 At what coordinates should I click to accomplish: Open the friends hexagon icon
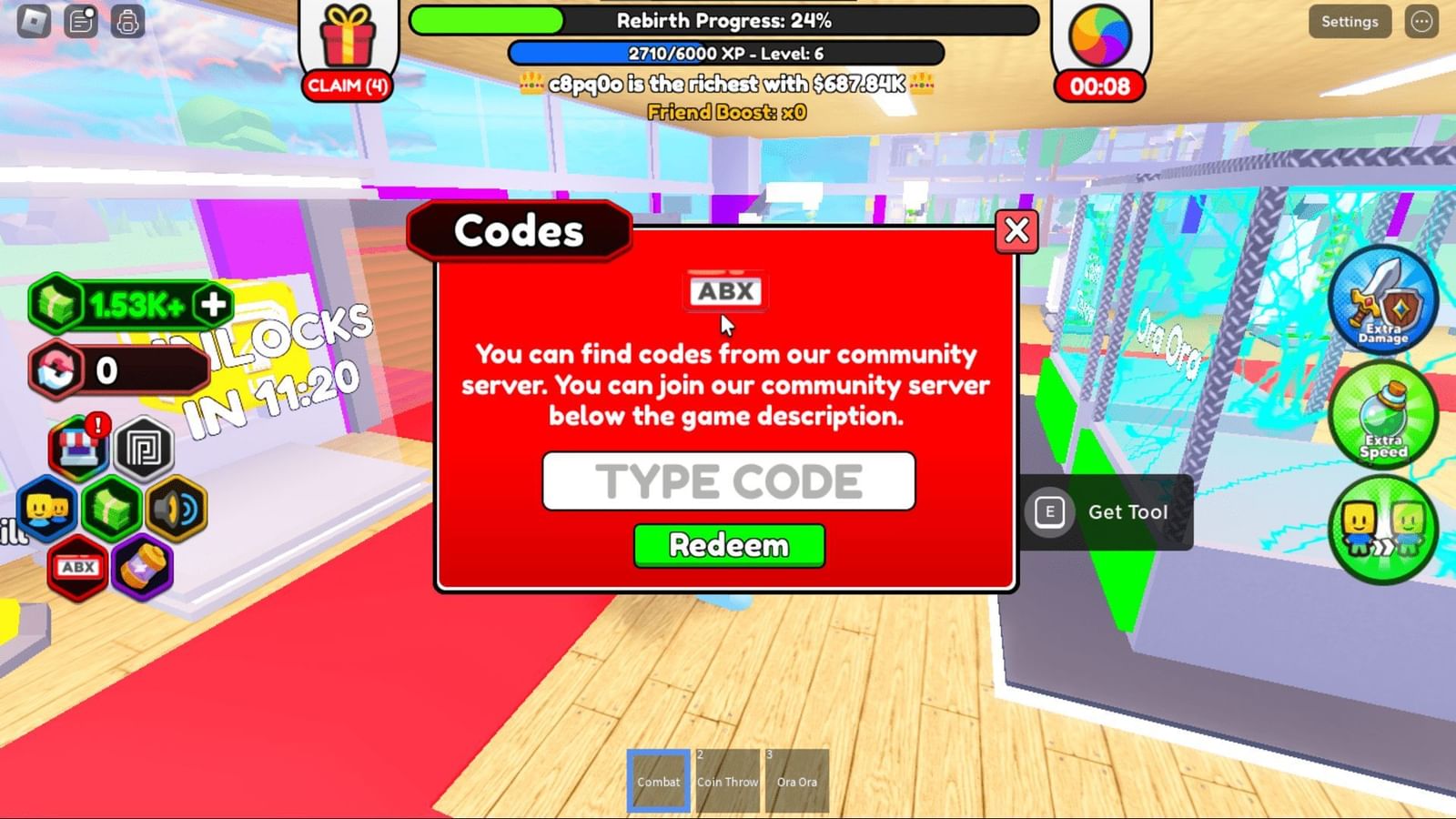point(47,510)
